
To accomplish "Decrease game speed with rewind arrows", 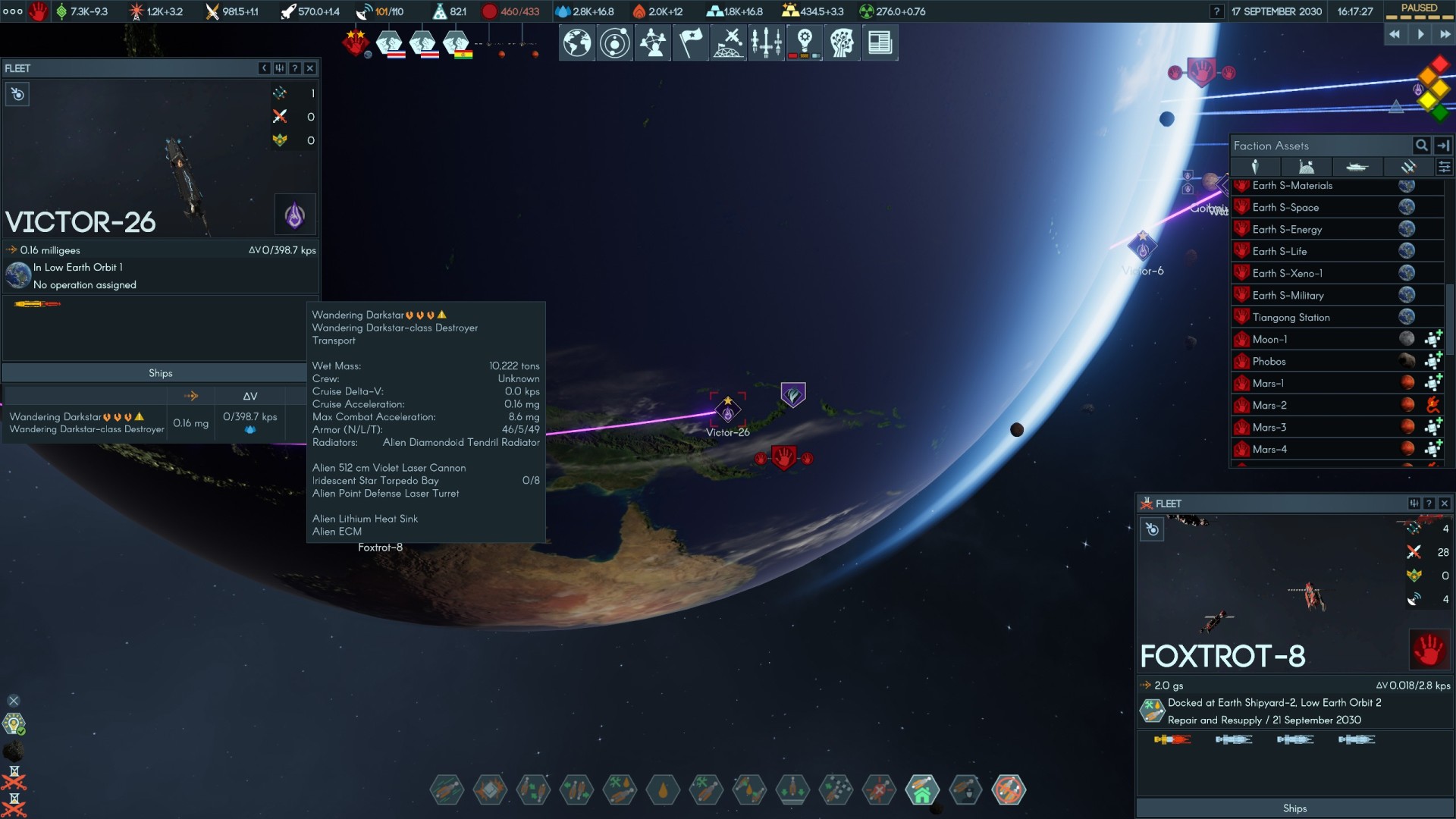I will 1395,34.
